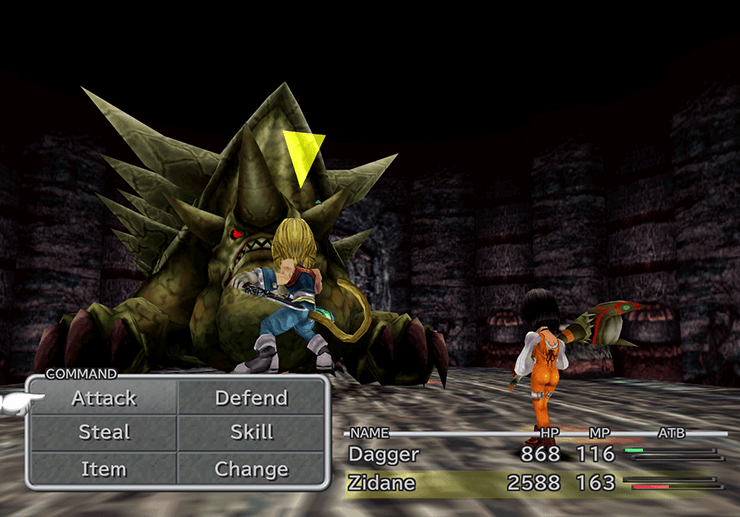
Task: Select Dagger's party status row
Action: click(535, 454)
